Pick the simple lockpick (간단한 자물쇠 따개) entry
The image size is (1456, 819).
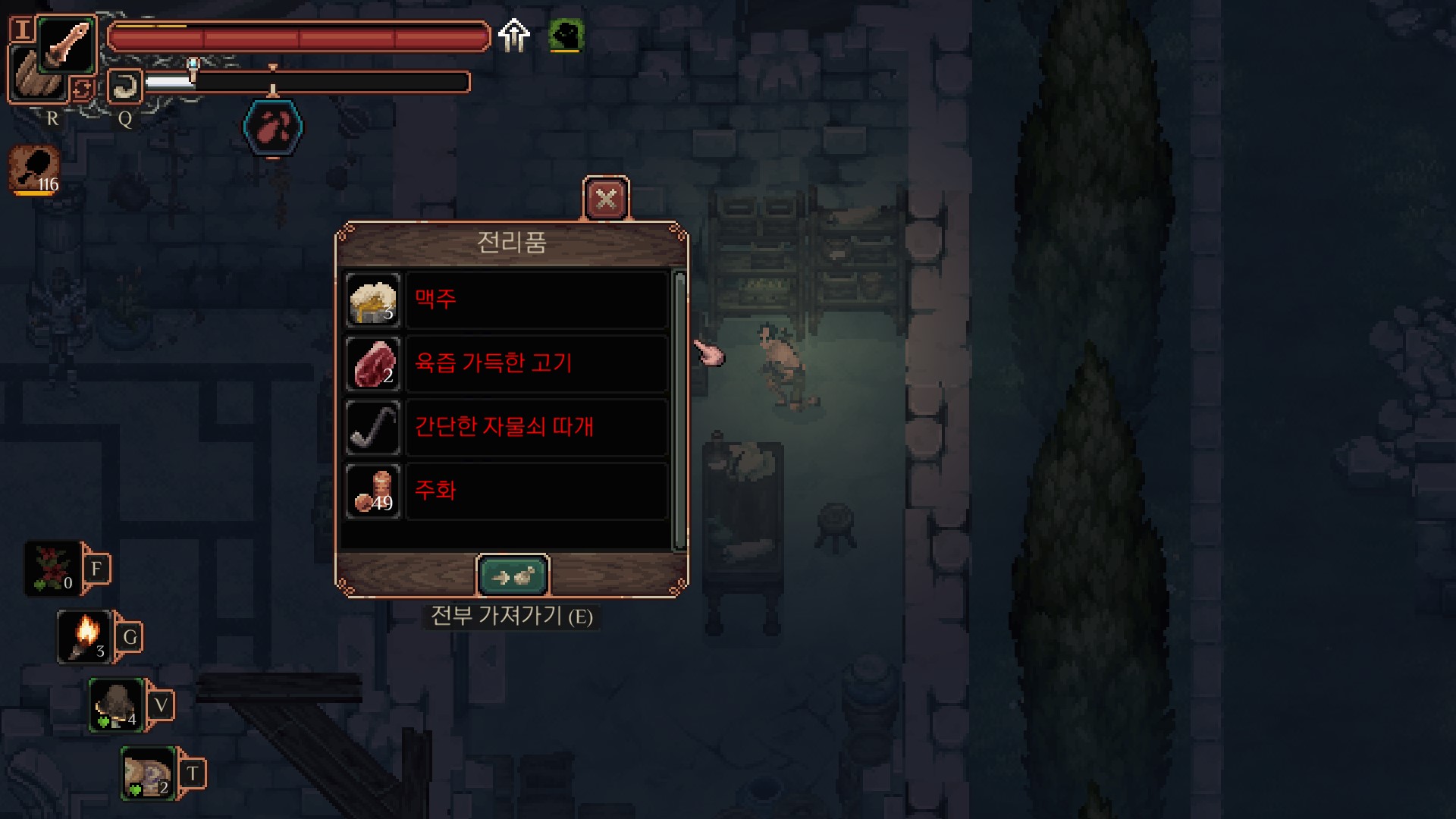tap(536, 427)
